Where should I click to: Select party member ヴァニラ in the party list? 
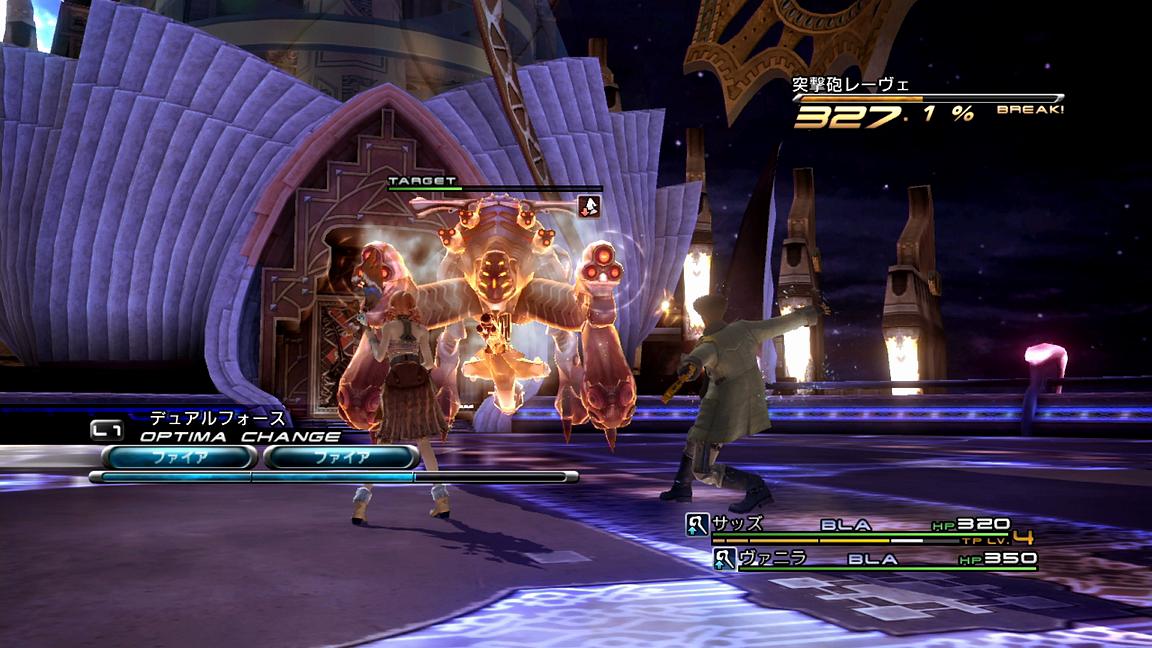(772, 558)
